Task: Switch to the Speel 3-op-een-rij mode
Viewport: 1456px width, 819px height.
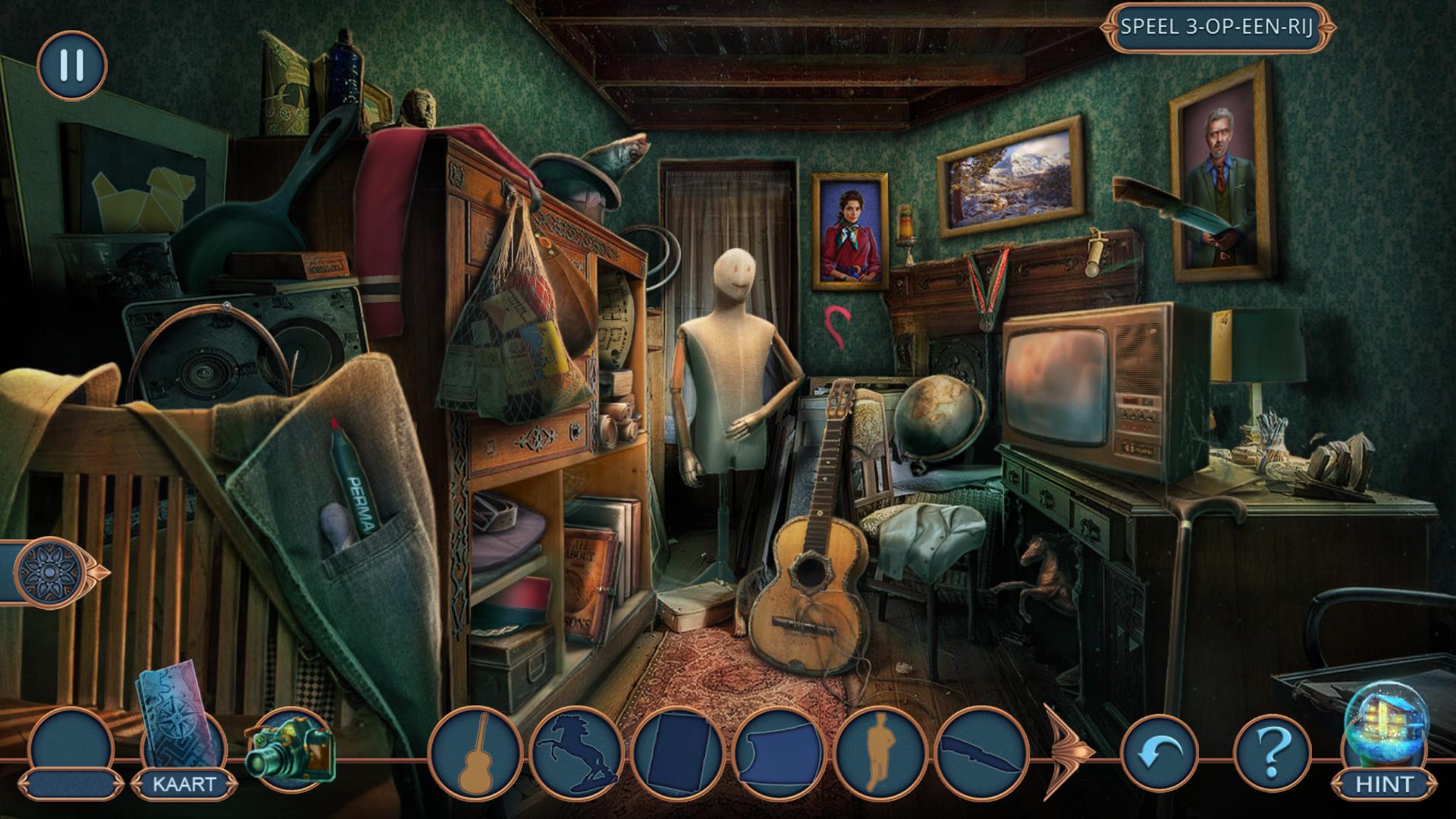Action: click(1216, 27)
